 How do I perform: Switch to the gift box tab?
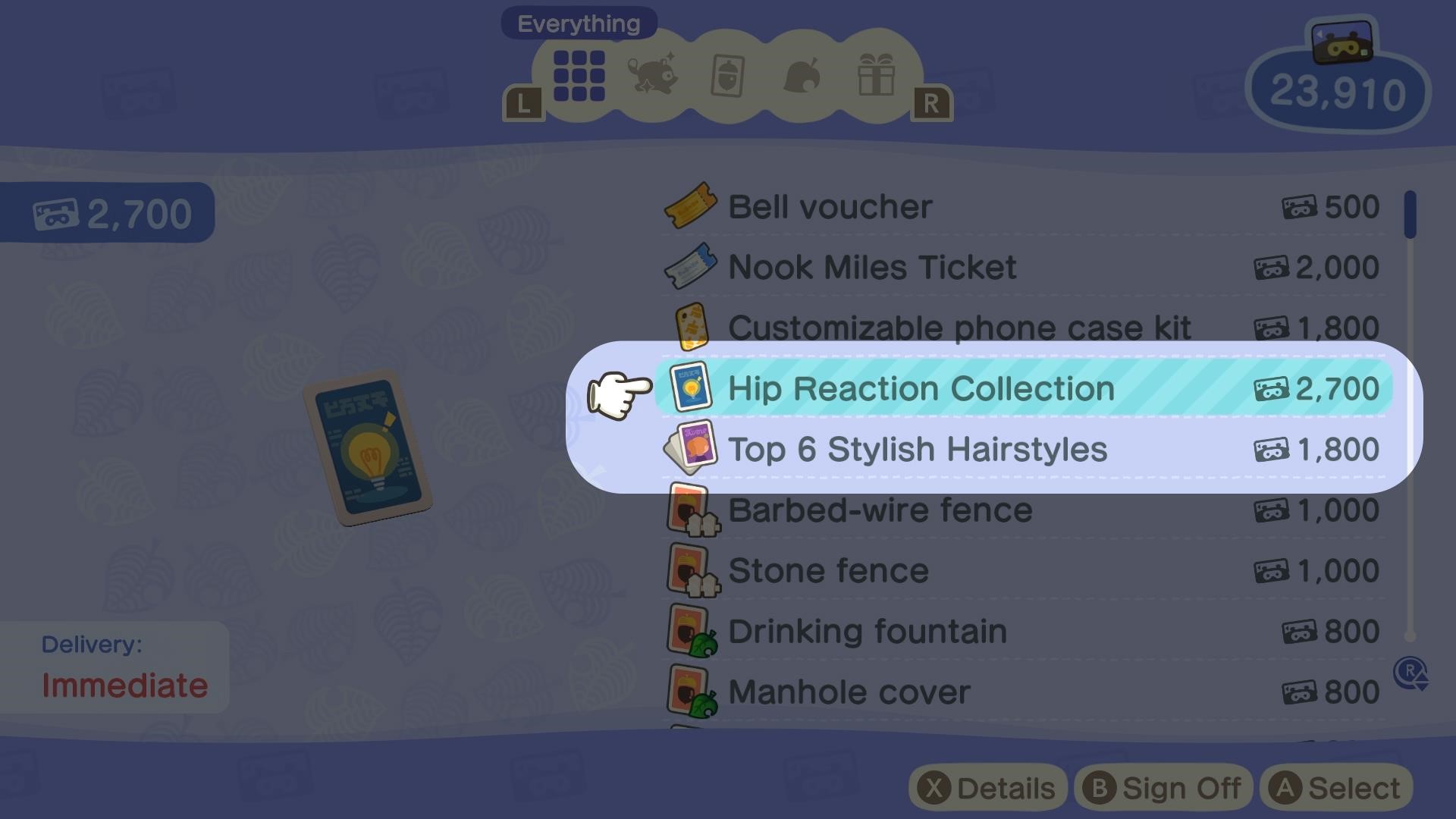[876, 74]
